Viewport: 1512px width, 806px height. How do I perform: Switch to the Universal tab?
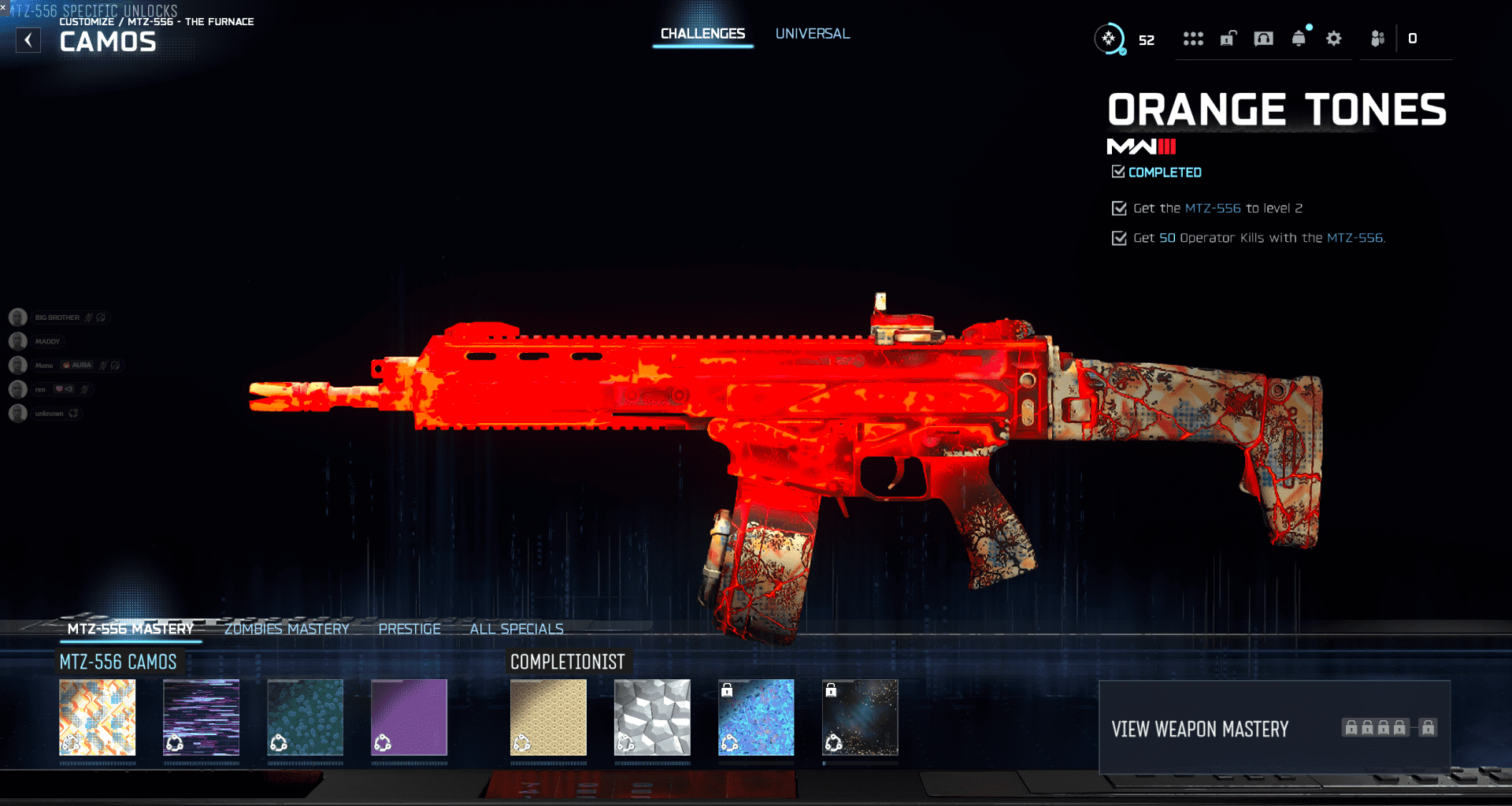[x=812, y=34]
